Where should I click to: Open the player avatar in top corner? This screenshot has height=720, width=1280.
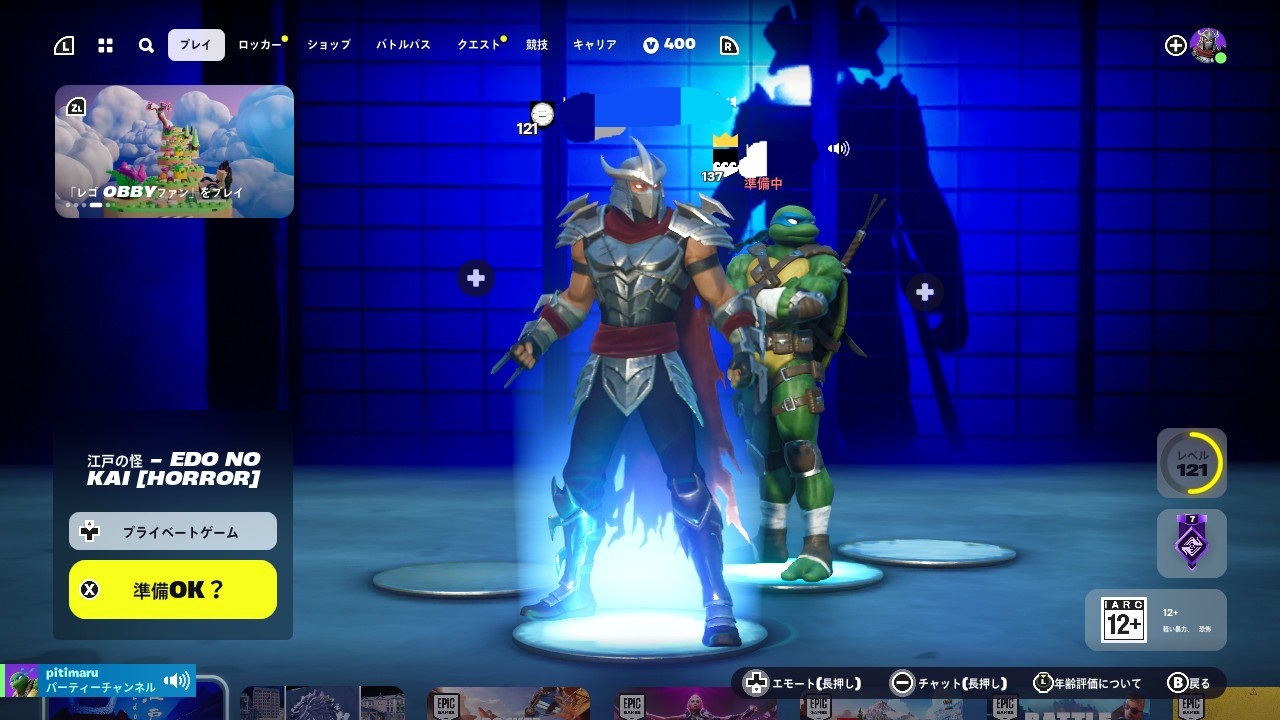point(1208,45)
